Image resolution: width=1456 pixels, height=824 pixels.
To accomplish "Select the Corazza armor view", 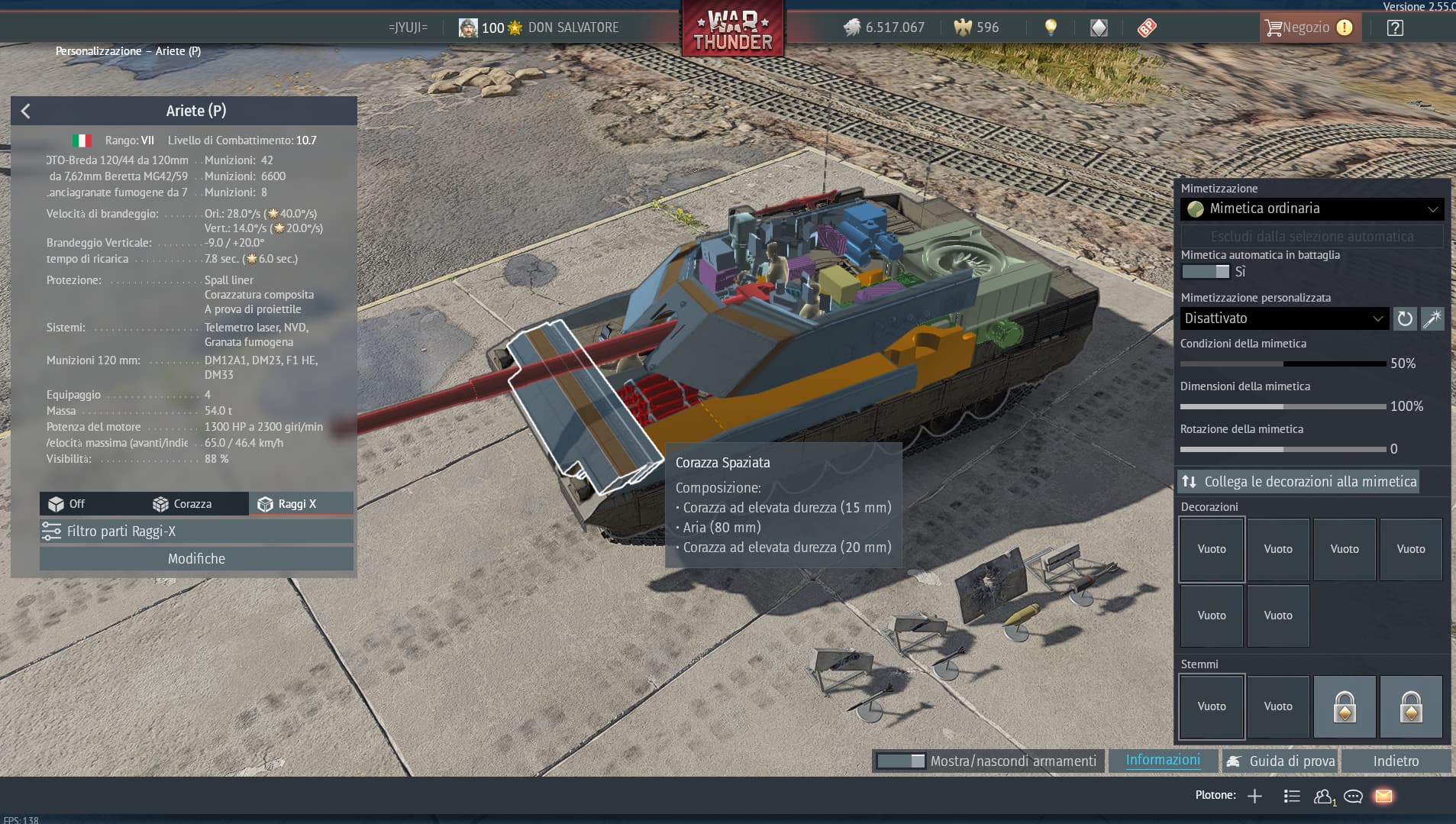I will (182, 504).
